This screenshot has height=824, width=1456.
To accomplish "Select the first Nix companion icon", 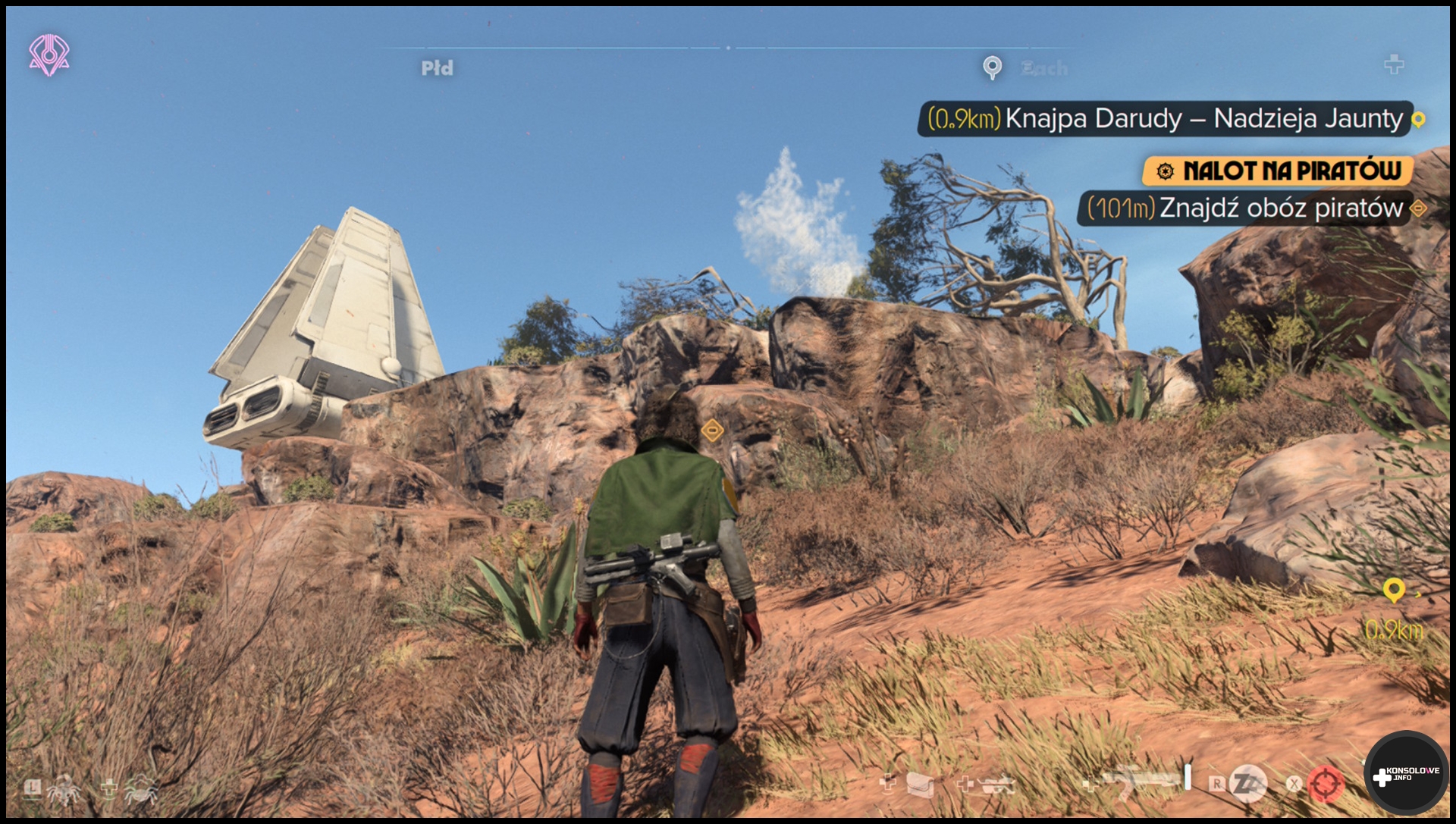I will tap(64, 790).
